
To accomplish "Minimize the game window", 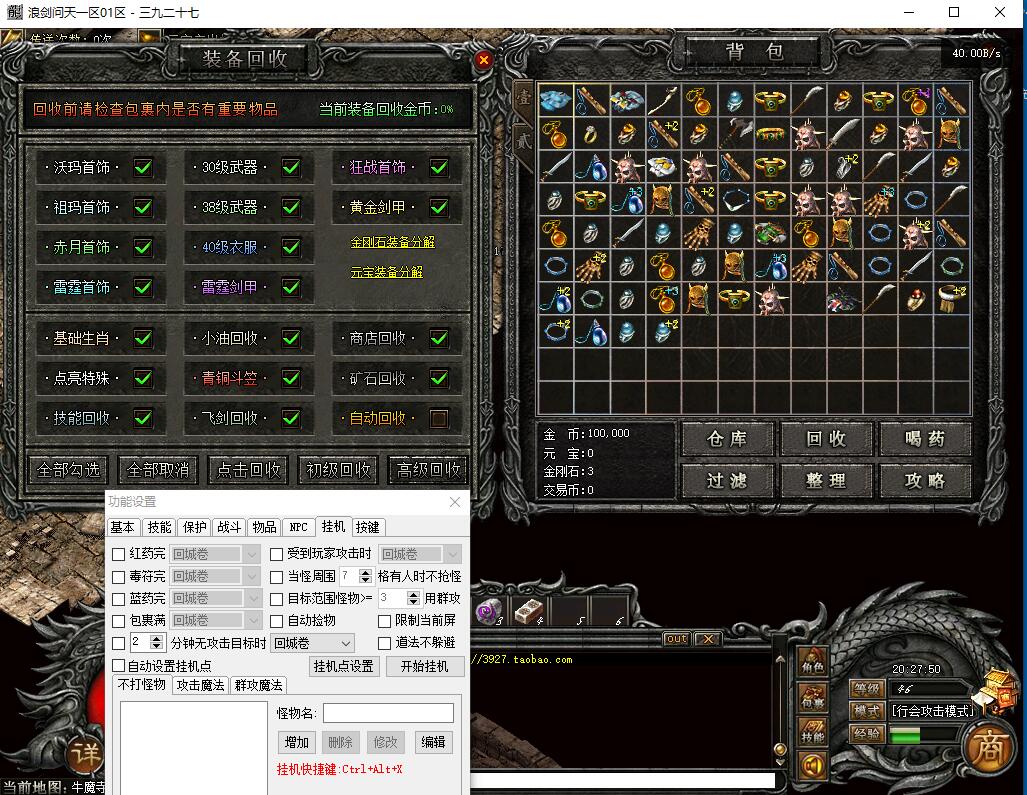I will coord(906,13).
